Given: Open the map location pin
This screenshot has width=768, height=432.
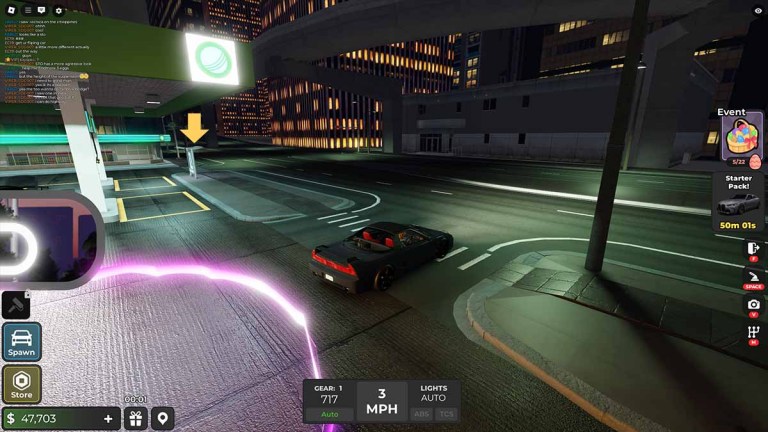Looking at the screenshot, I should coord(162,418).
